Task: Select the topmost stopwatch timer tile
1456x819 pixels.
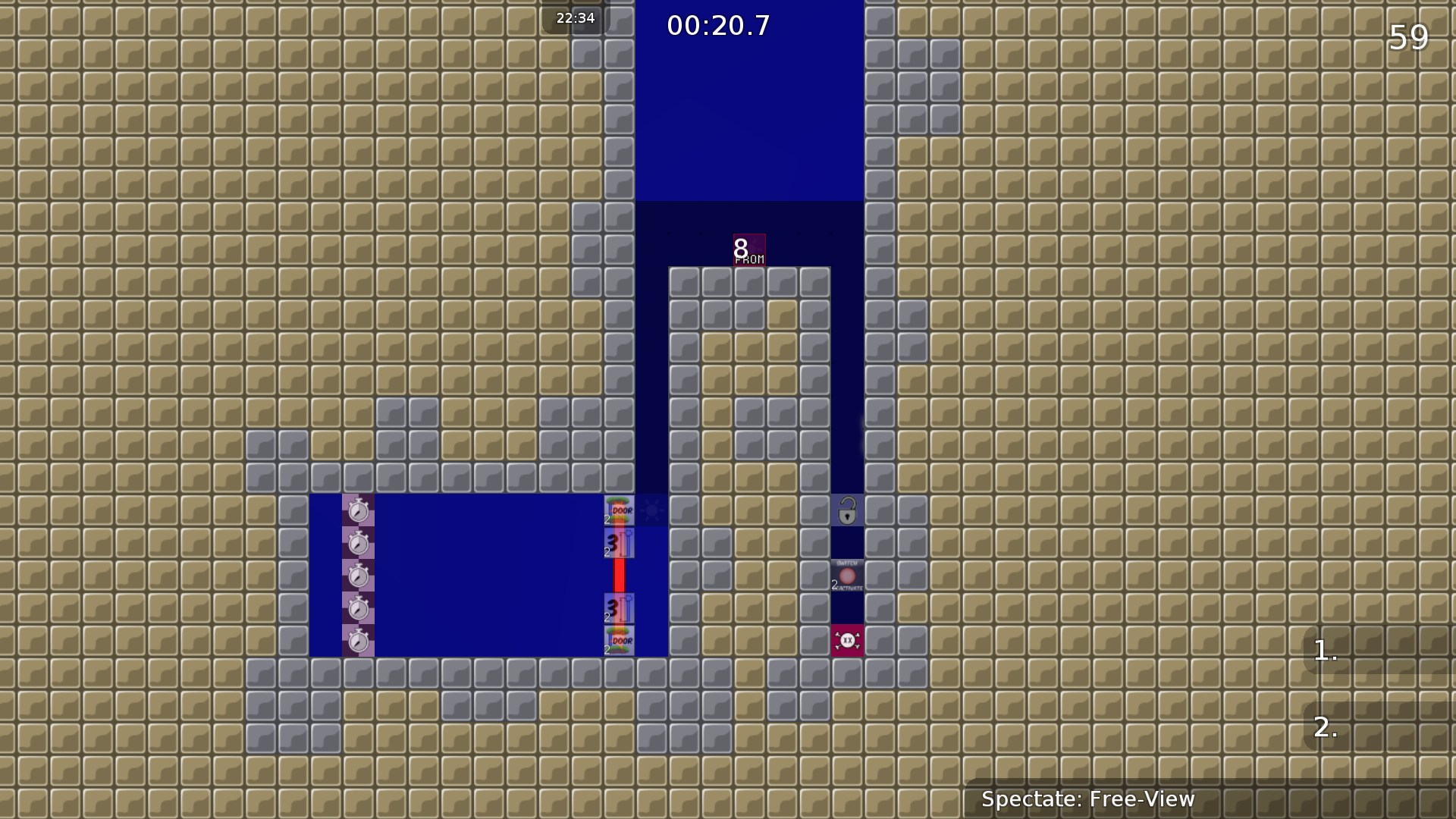Action: 359,512
